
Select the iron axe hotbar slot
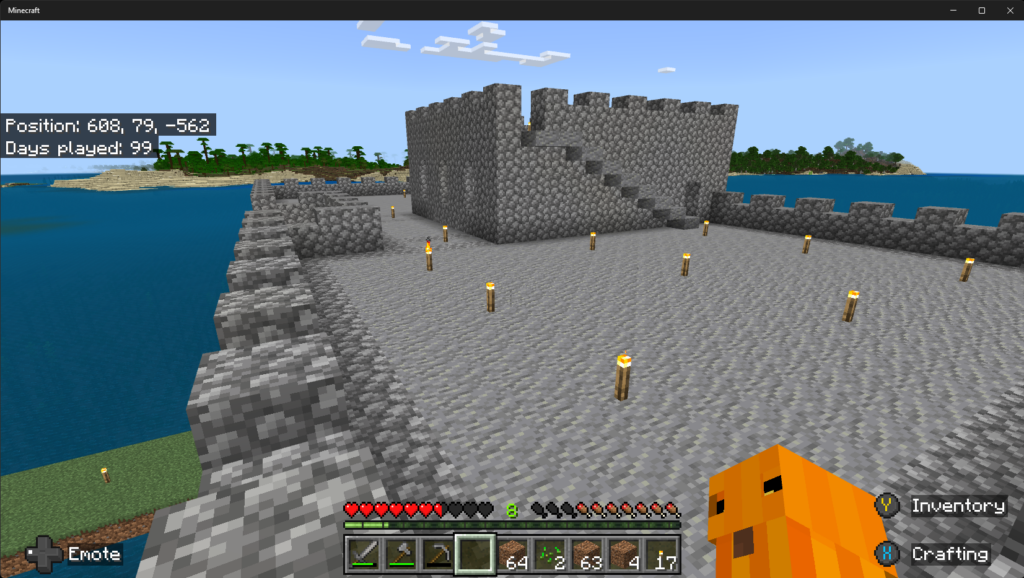point(401,554)
